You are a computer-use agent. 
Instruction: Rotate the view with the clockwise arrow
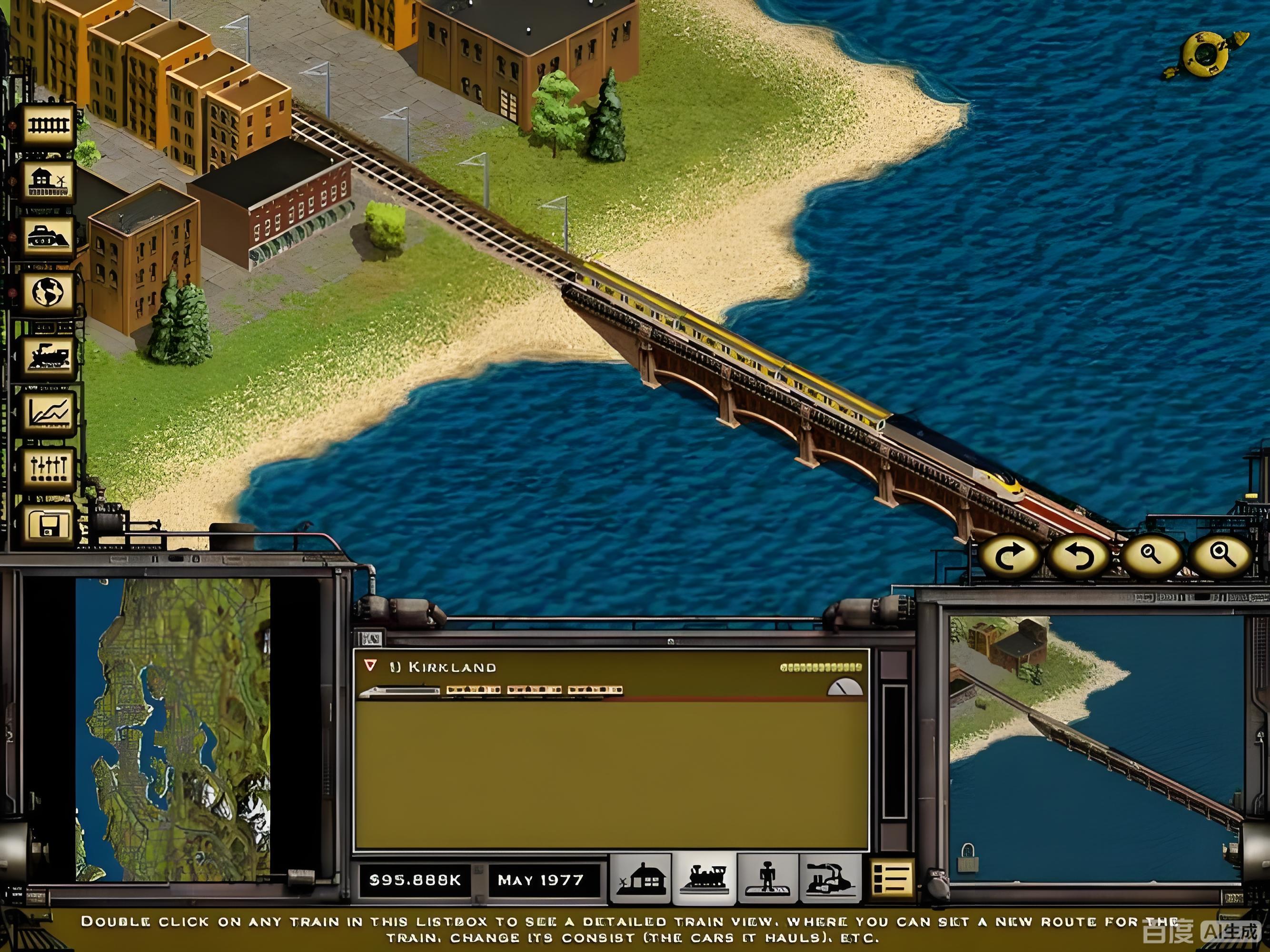(x=1009, y=556)
